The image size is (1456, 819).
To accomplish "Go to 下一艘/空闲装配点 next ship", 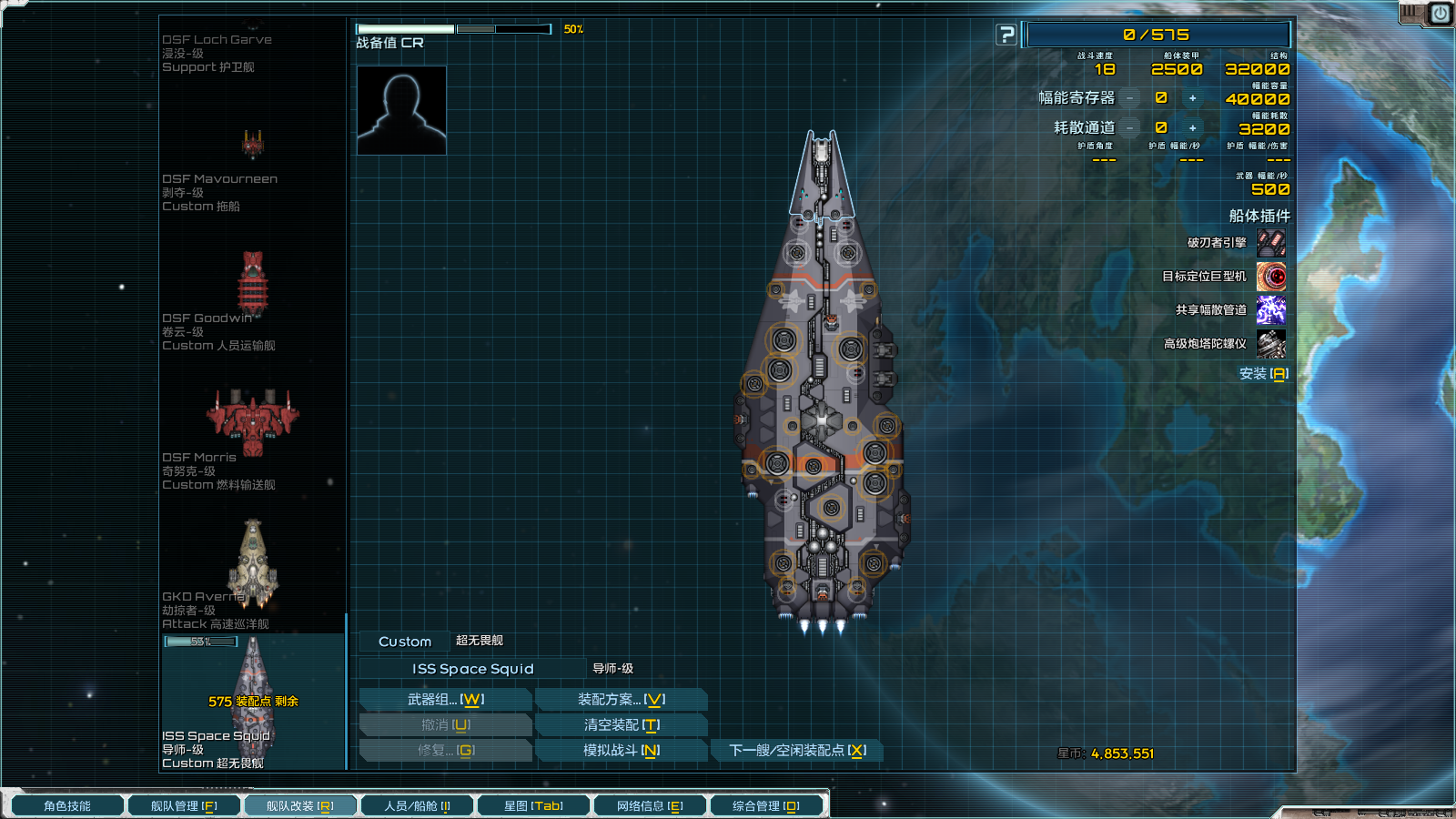I will coord(796,751).
